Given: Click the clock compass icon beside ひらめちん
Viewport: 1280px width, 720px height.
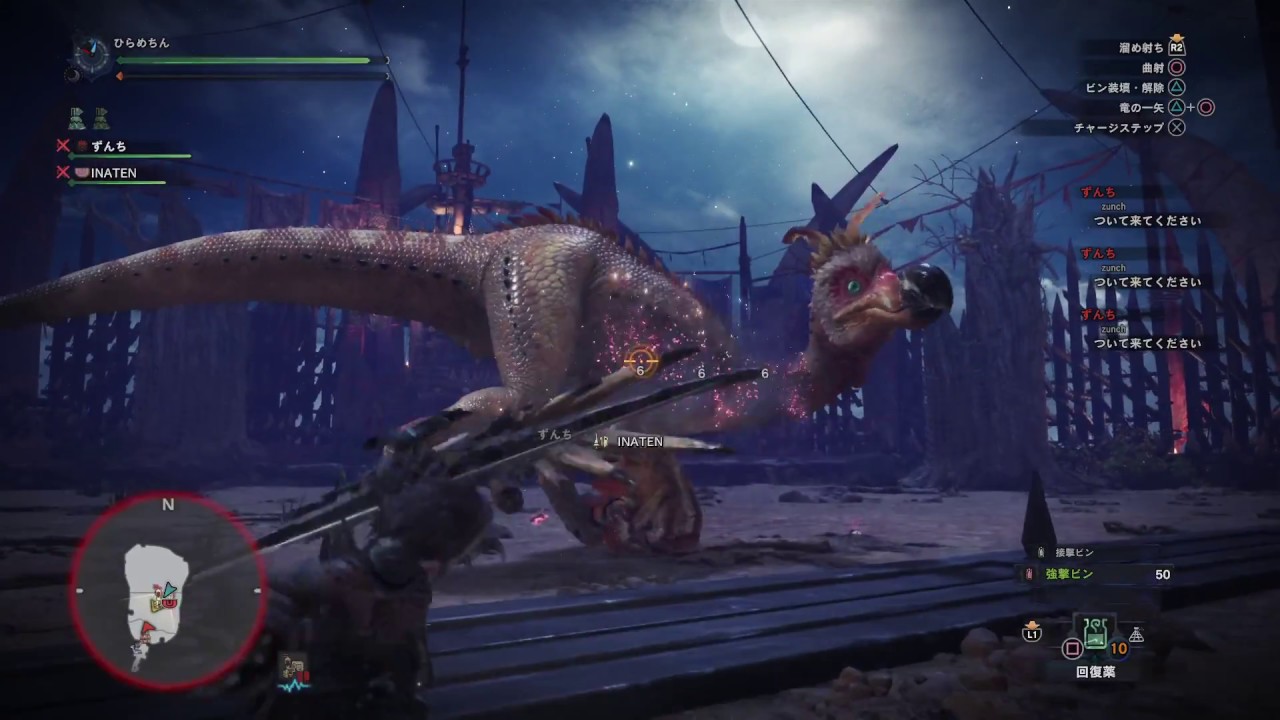Looking at the screenshot, I should 92,54.
